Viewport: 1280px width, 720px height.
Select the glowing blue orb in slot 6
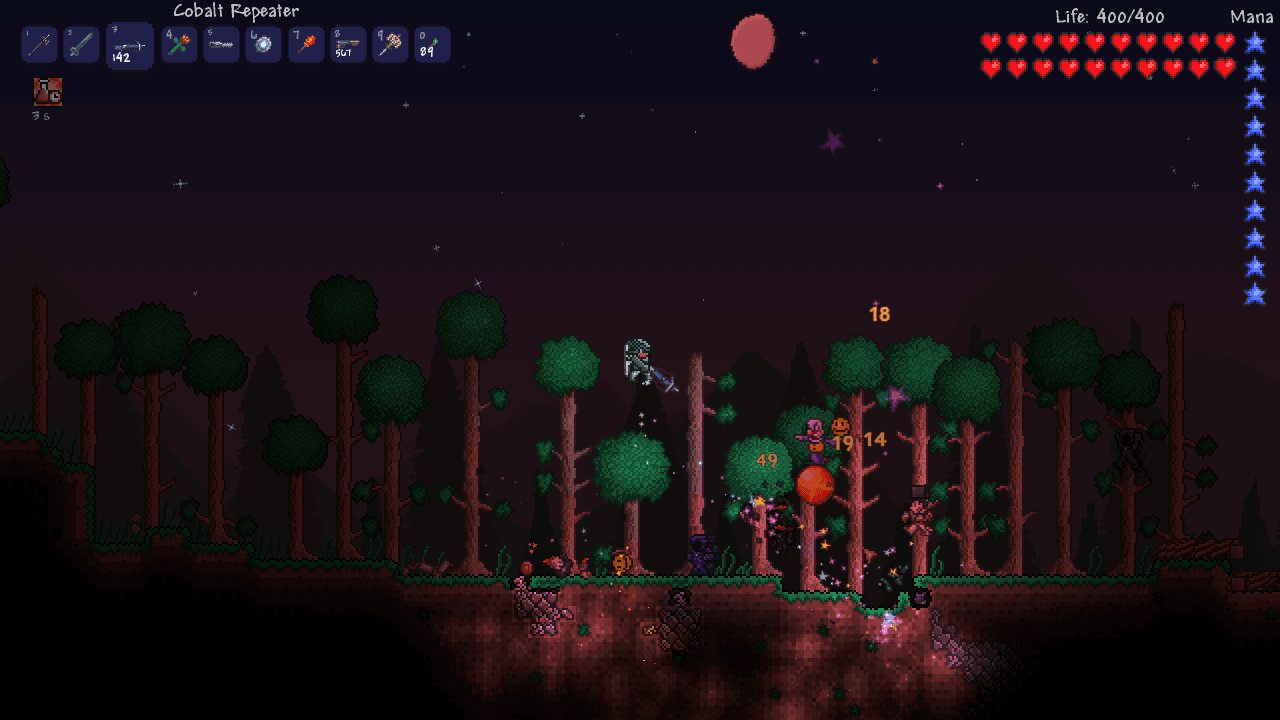pos(262,44)
